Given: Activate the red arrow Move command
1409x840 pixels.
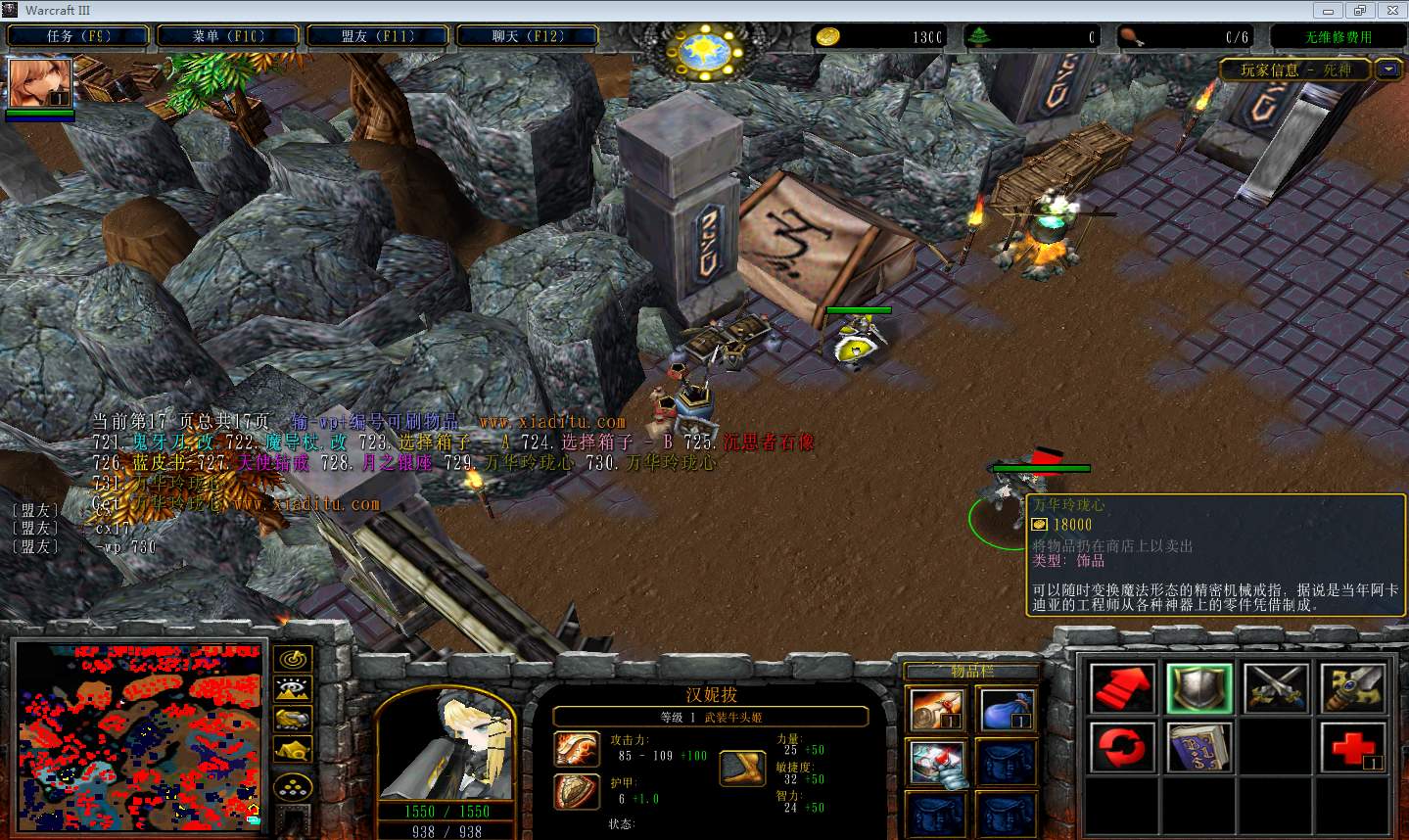Looking at the screenshot, I should [1122, 688].
